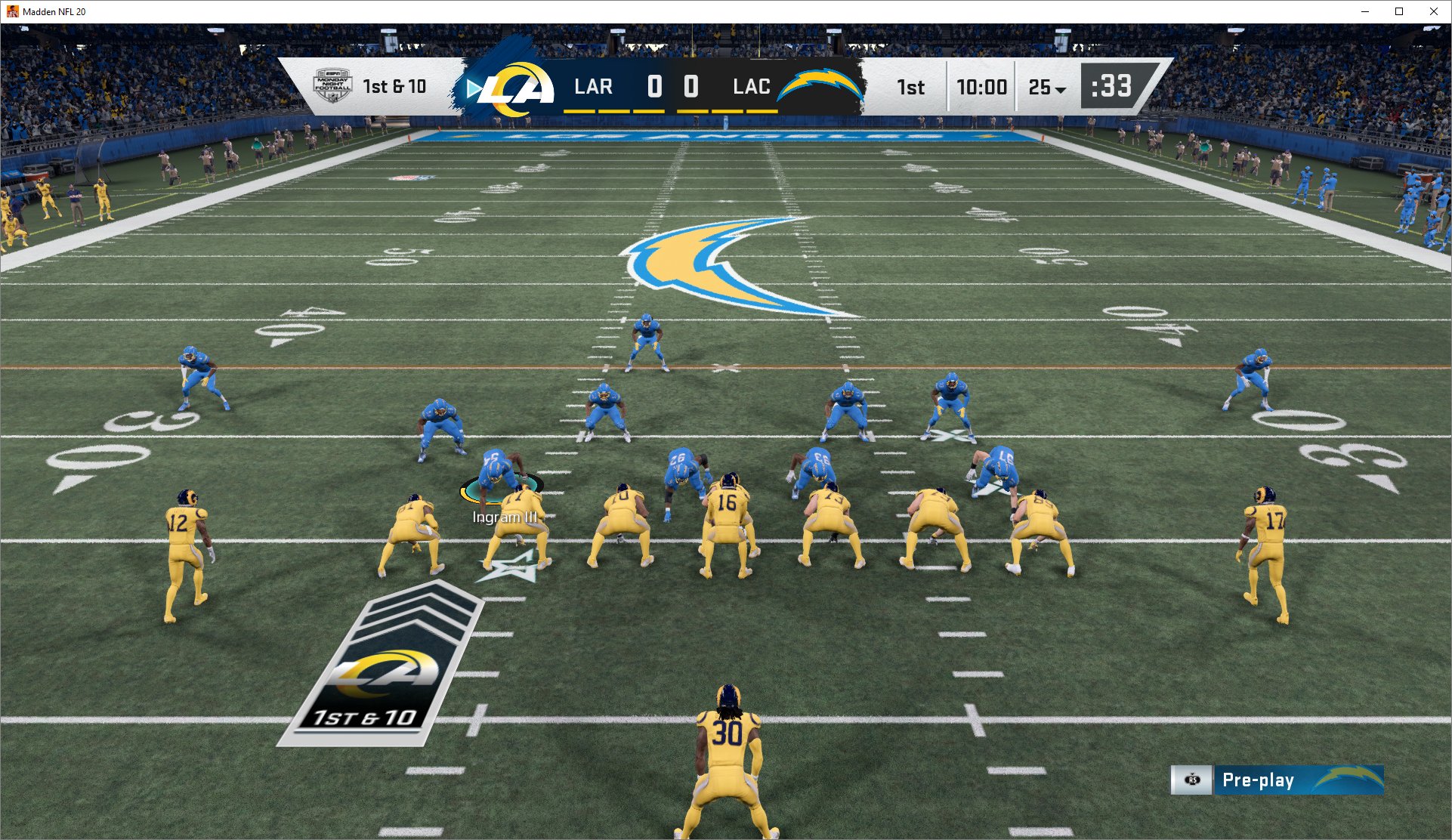Viewport: 1452px width, 840px height.
Task: Click the 1st & 10 text on the scoreboard
Action: [x=395, y=86]
